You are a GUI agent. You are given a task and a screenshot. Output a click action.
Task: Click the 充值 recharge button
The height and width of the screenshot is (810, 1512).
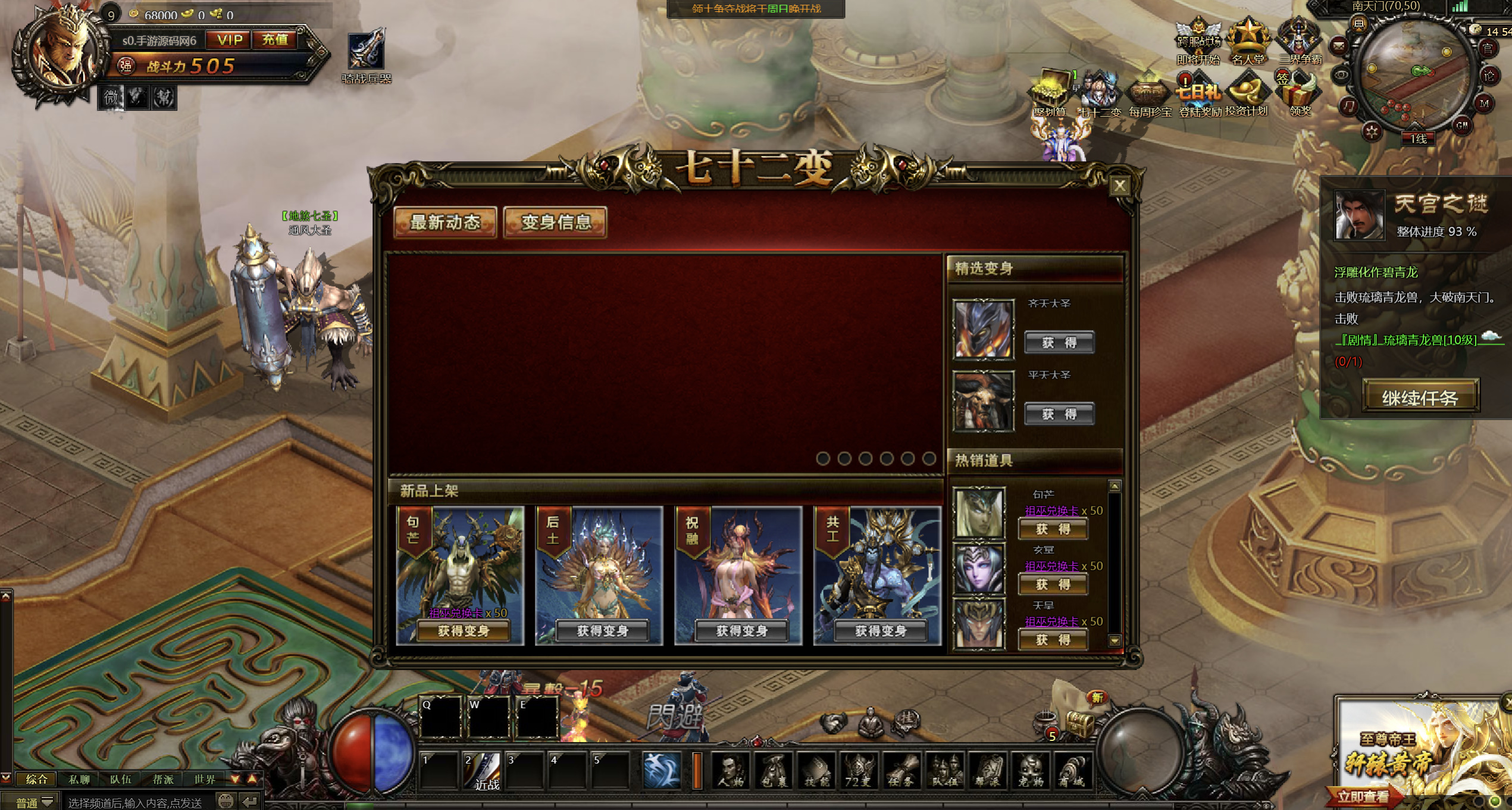[275, 40]
